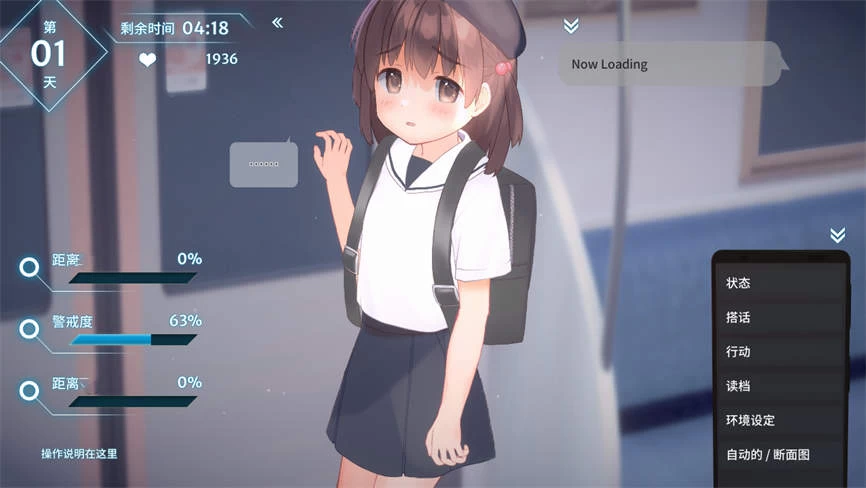Open the 读档 load menu

click(780, 386)
